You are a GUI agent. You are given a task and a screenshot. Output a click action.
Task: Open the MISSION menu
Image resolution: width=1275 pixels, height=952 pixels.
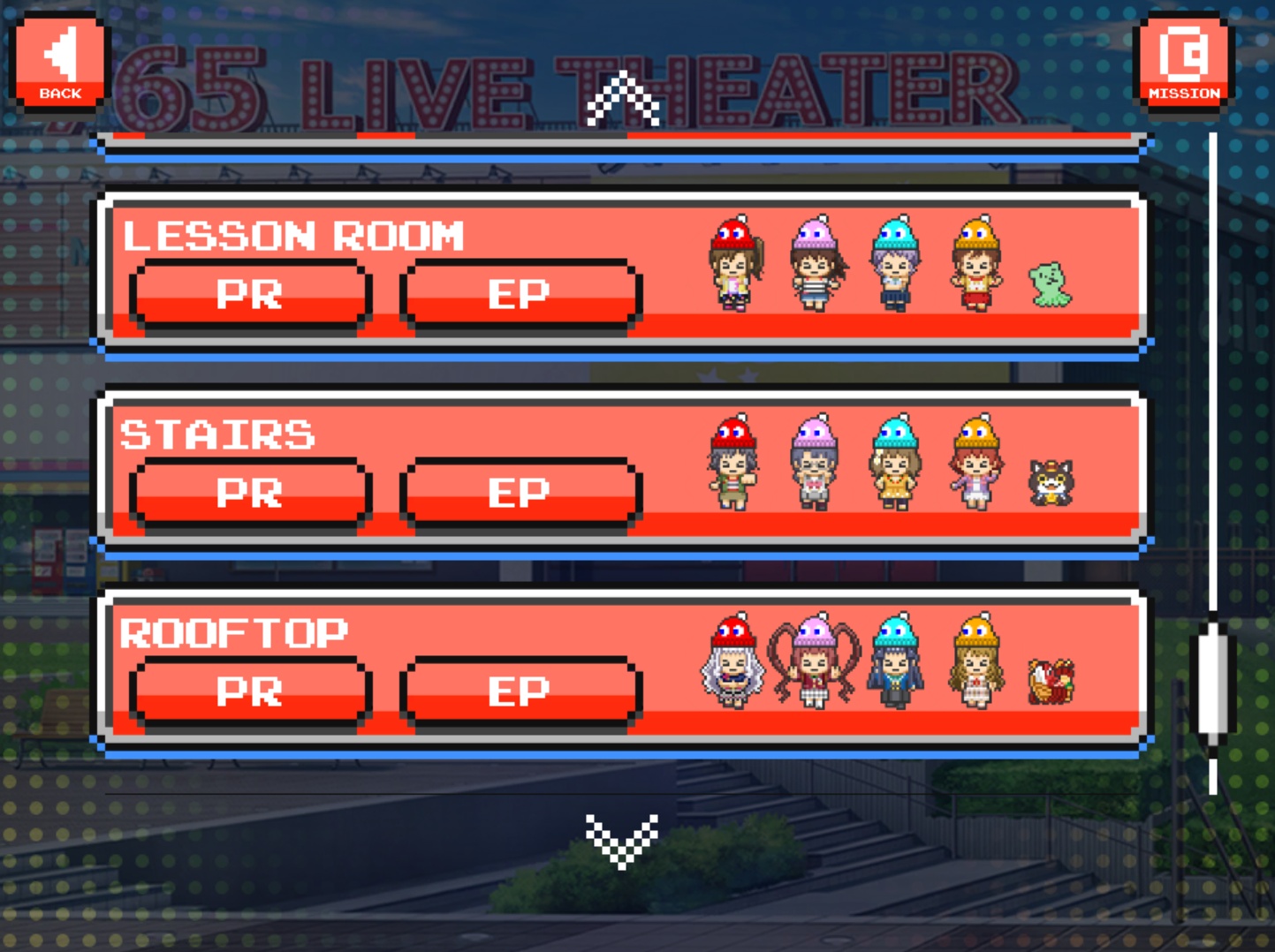click(1184, 61)
